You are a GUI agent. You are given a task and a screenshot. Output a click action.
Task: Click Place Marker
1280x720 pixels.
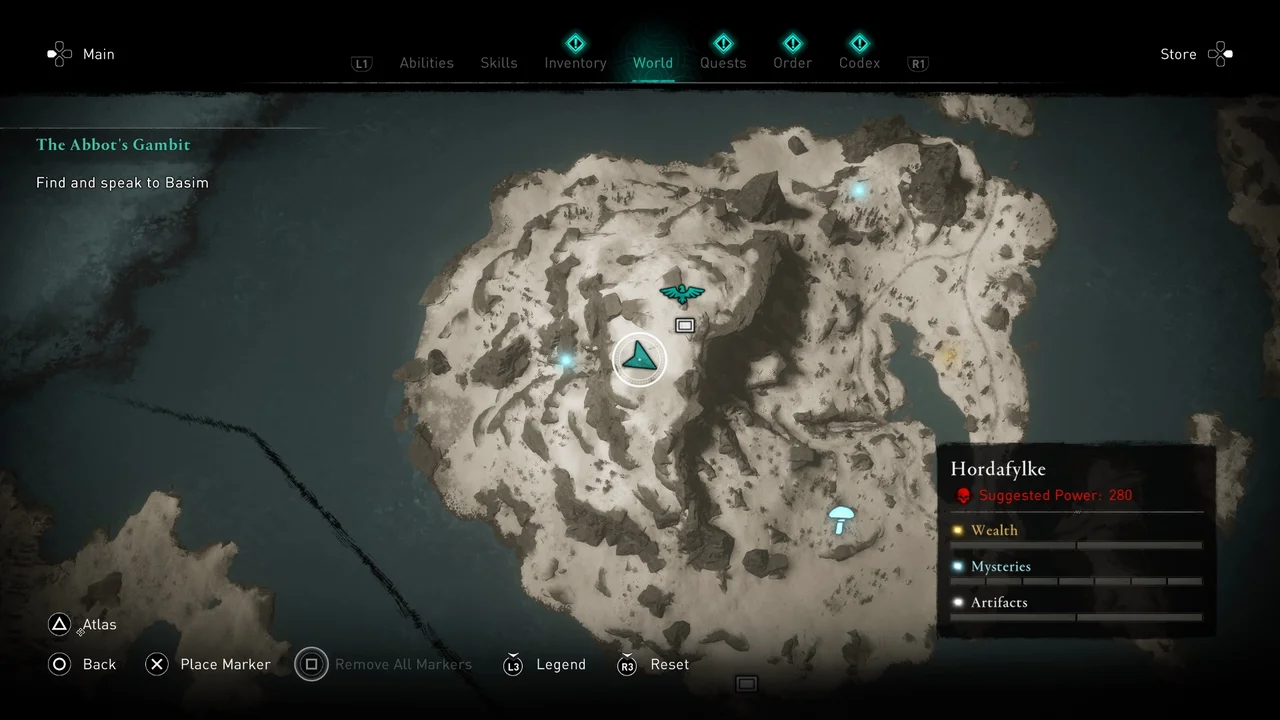point(225,664)
